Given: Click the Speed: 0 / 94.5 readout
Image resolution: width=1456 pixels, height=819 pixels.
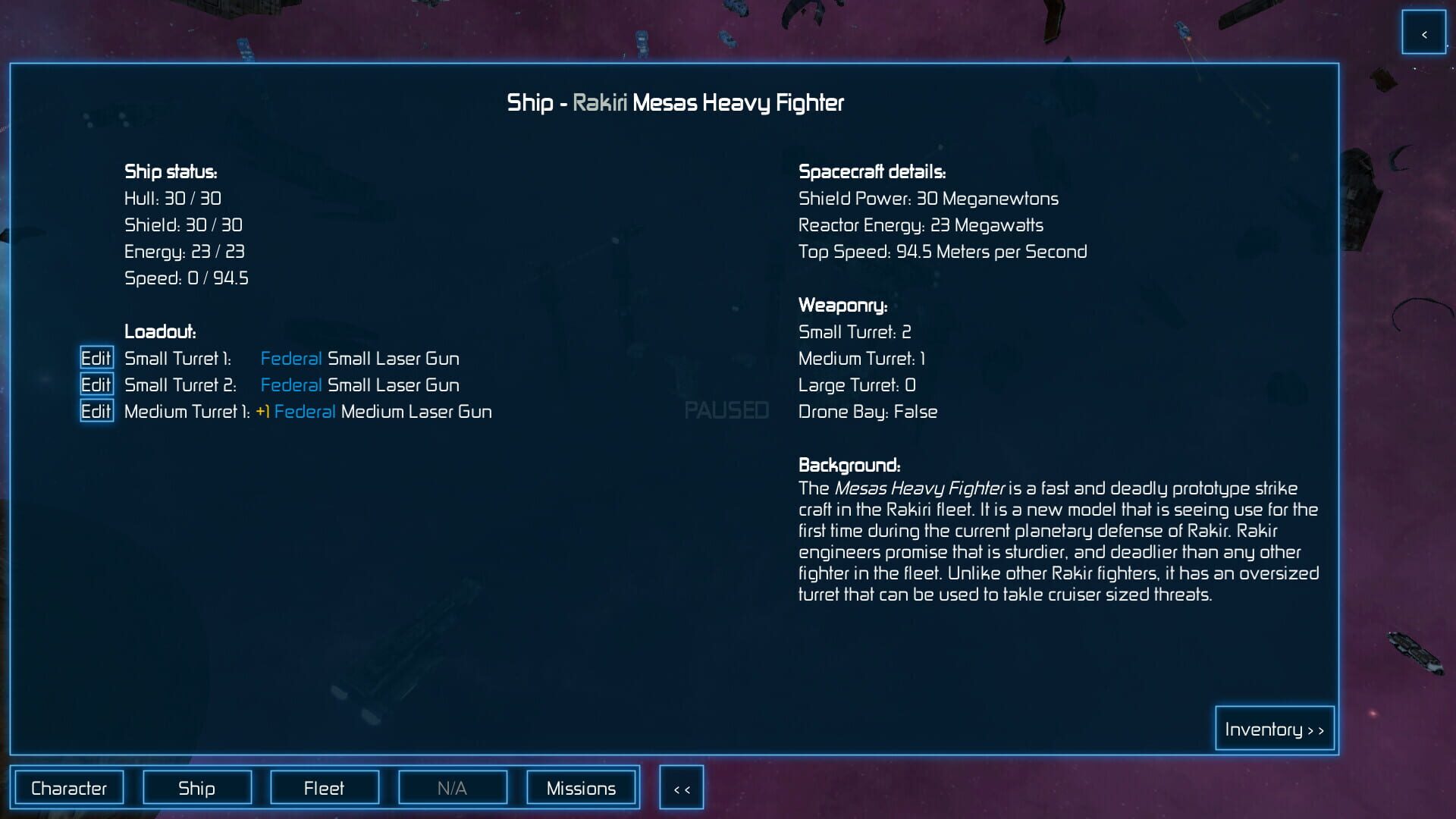Looking at the screenshot, I should pyautogui.click(x=187, y=278).
